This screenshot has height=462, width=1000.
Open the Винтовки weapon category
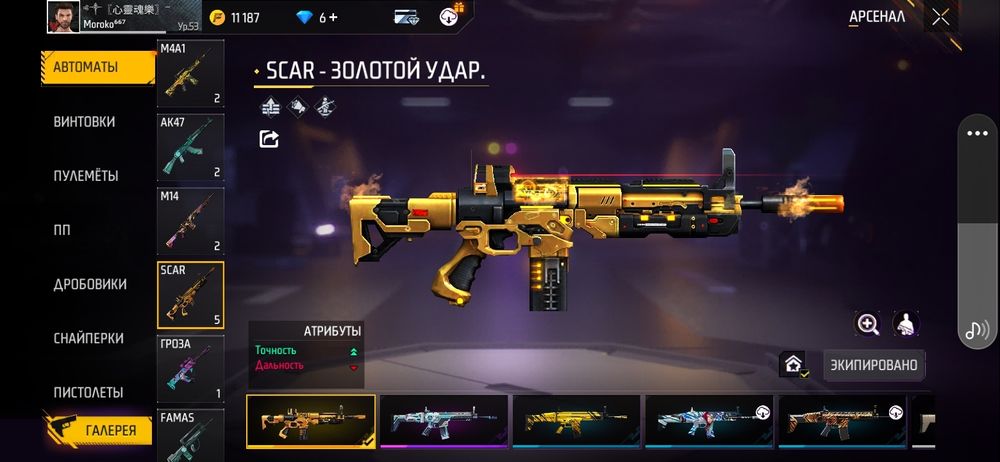(84, 121)
